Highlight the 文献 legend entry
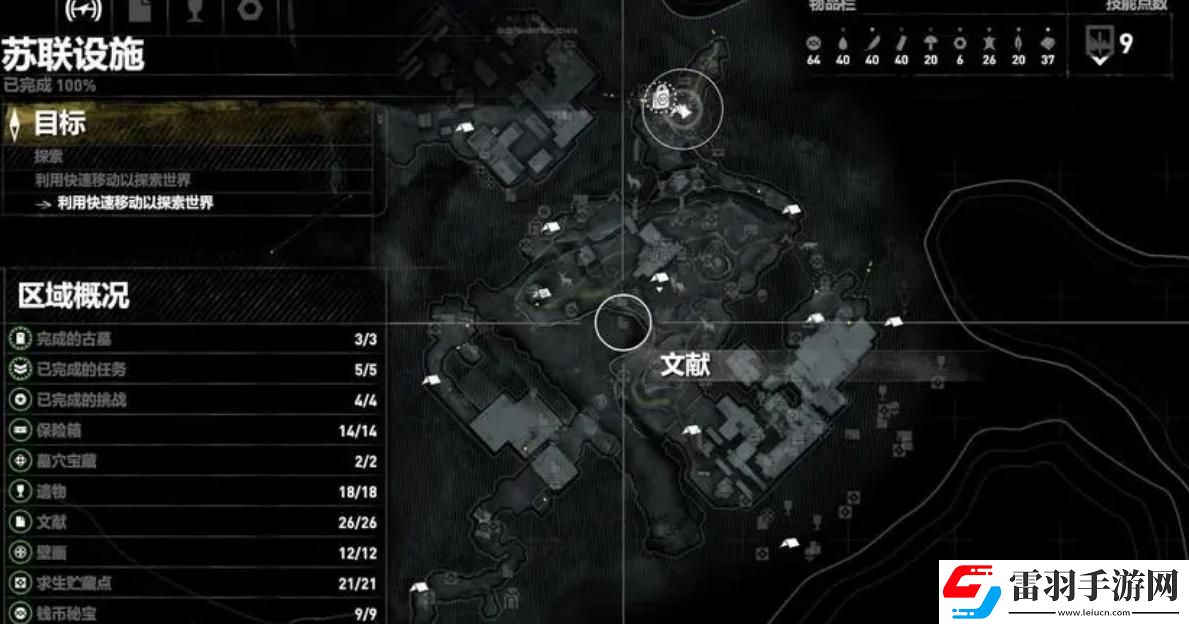The width and height of the screenshot is (1189, 624). (190, 521)
